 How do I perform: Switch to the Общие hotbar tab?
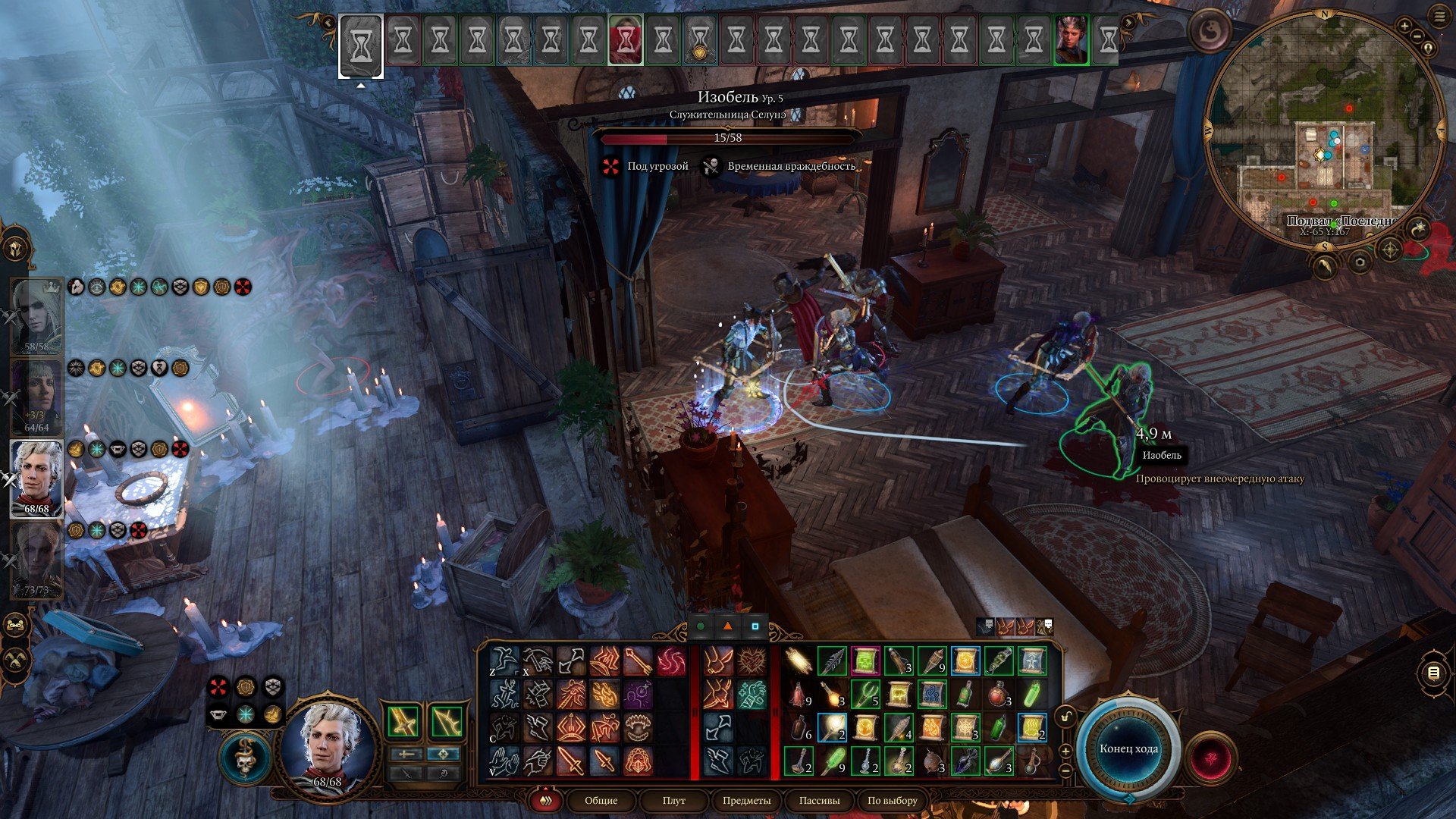(601, 800)
